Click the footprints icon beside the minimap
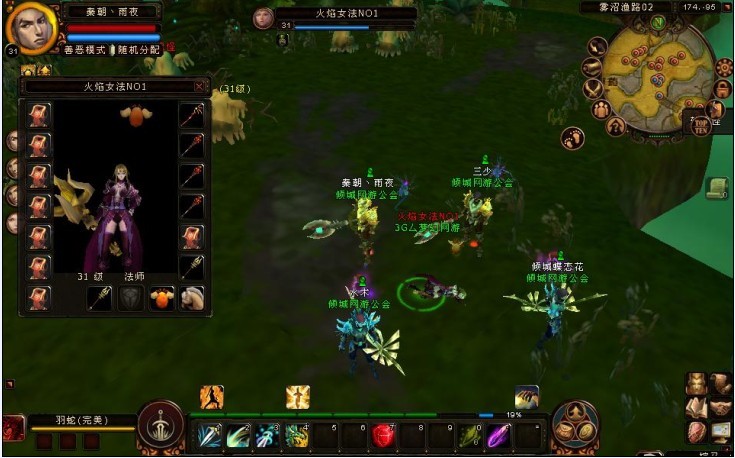Image resolution: width=735 pixels, height=458 pixels. 573,137
